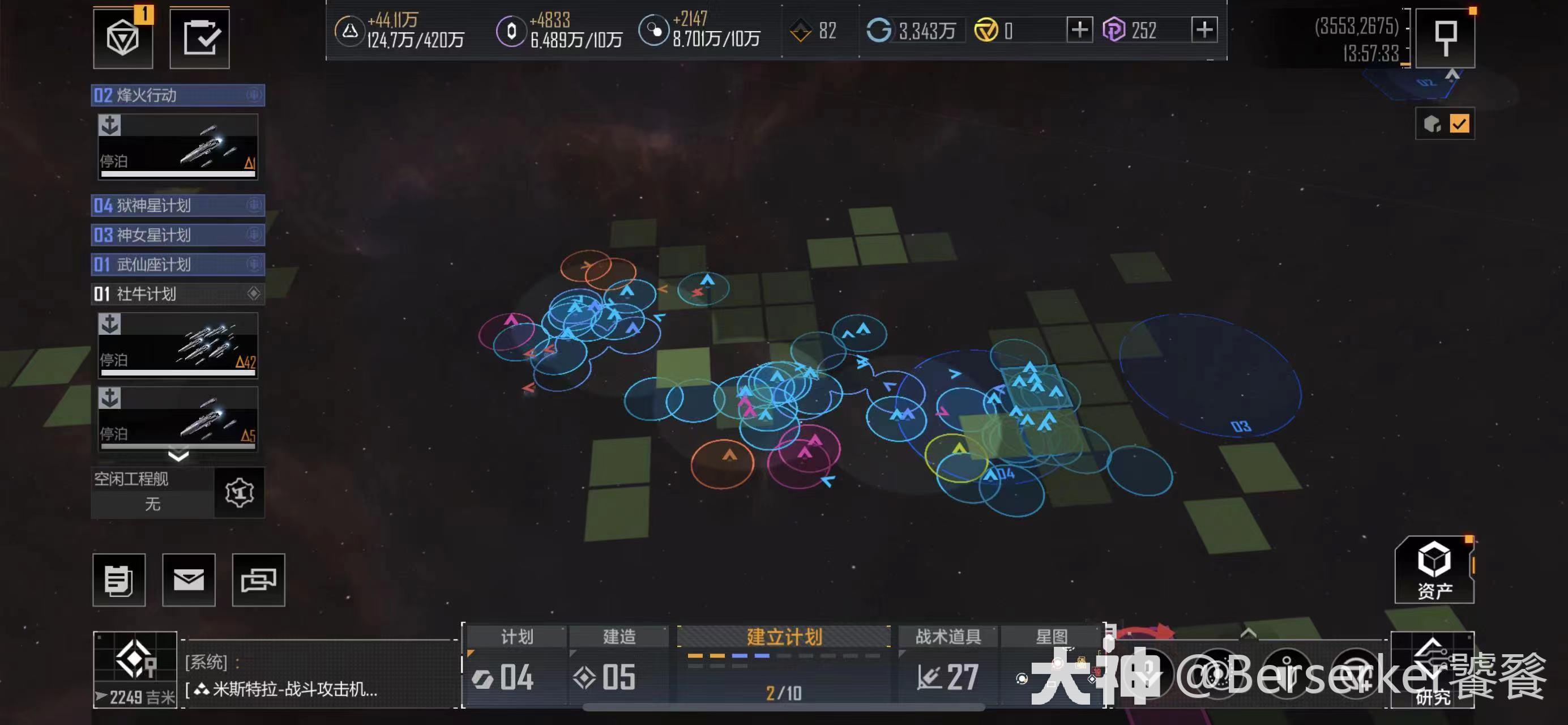Select the 神女星计划 row
Screen dimensions: 1568x725
click(x=177, y=235)
